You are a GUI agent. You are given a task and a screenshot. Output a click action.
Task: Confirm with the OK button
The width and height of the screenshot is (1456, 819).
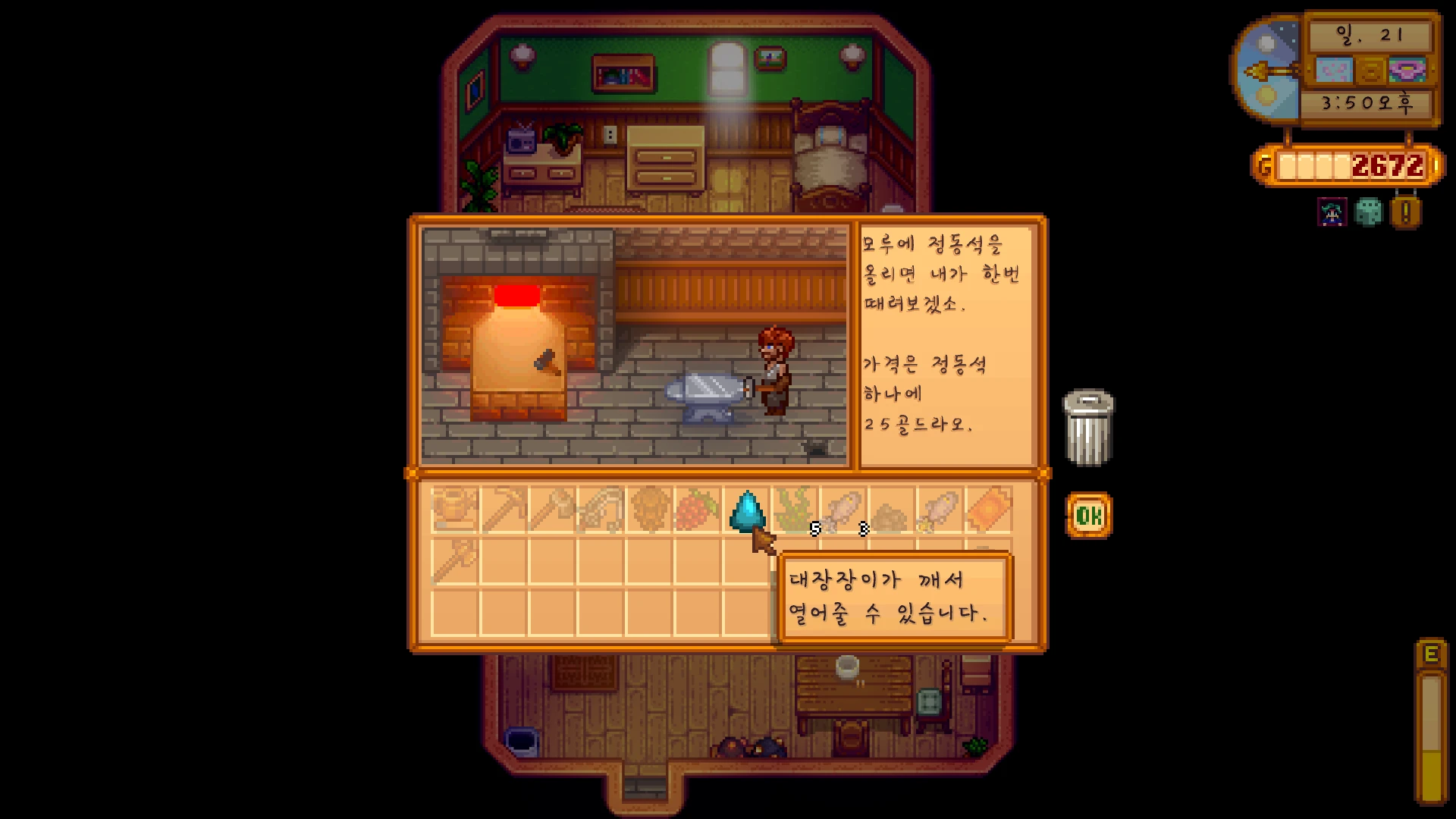click(x=1089, y=516)
